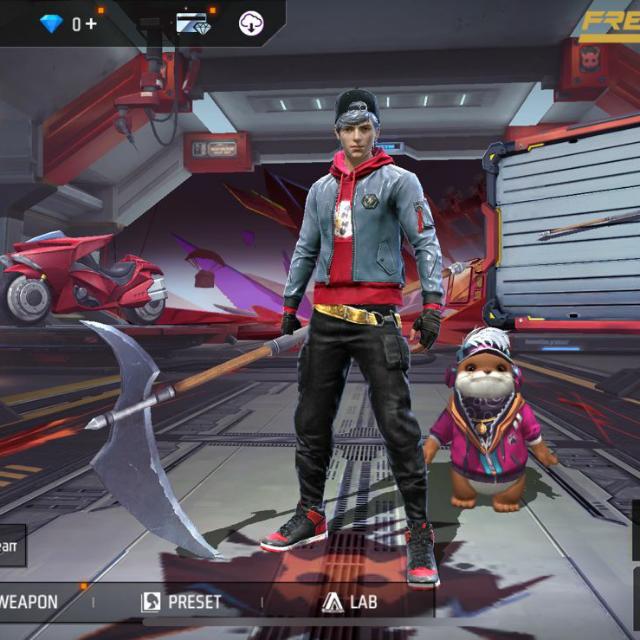The width and height of the screenshot is (640, 640).
Task: Switch to the Weapon tab
Action: (30, 602)
